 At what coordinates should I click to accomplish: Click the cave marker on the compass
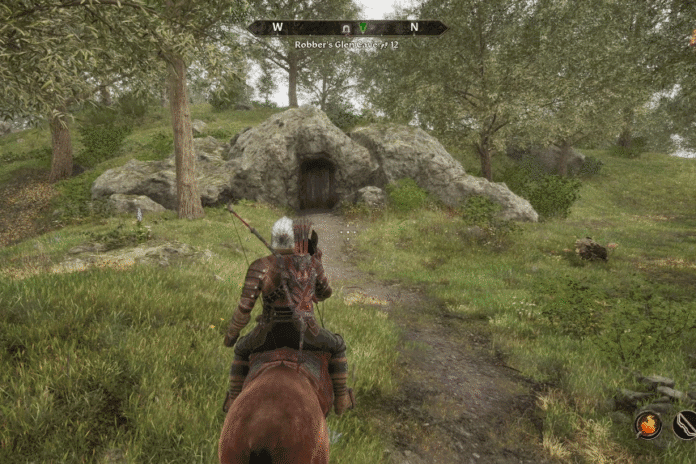click(346, 28)
